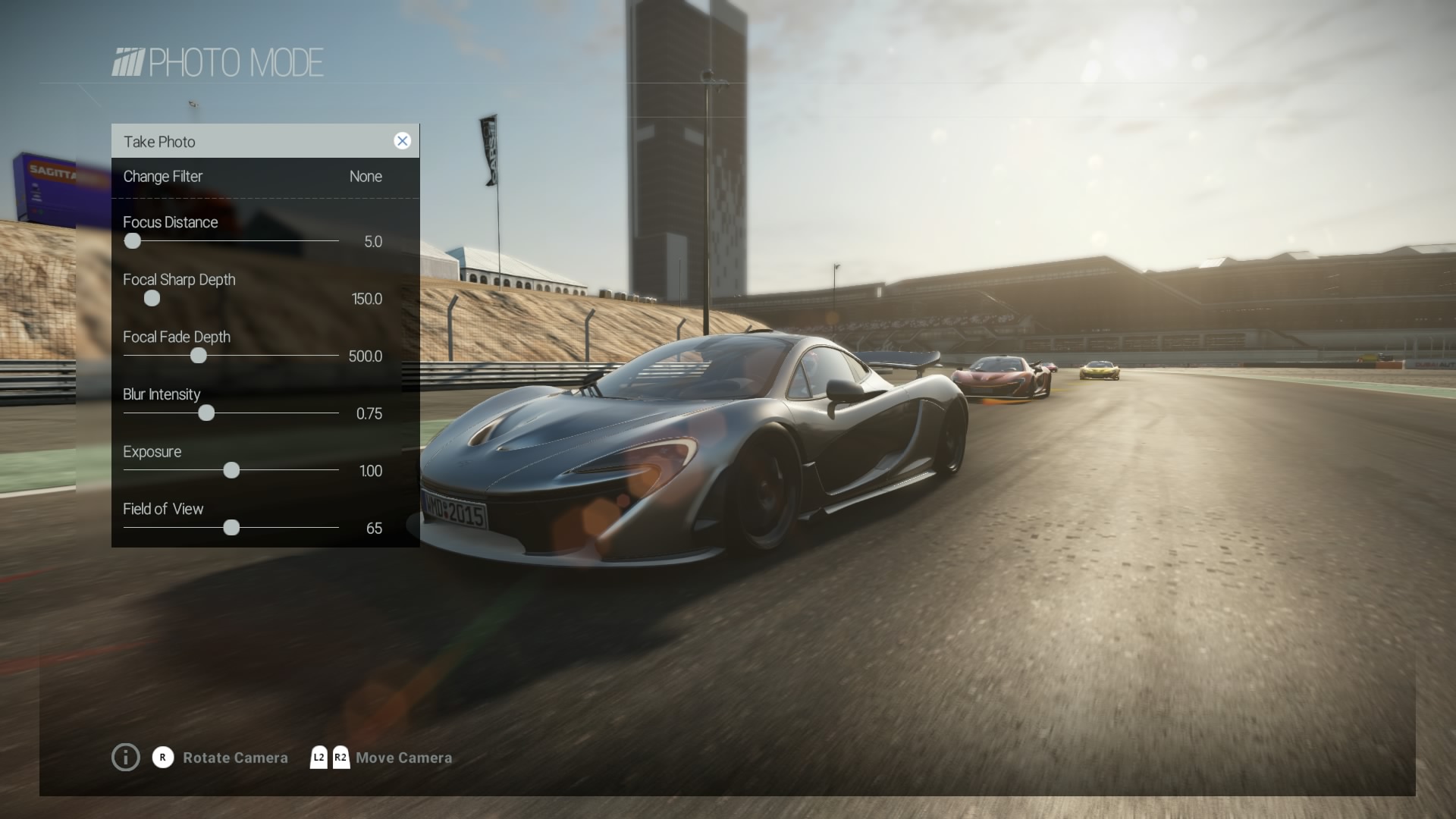Select the Take Photo menu entry
Viewport: 1456px width, 819px height.
point(160,142)
